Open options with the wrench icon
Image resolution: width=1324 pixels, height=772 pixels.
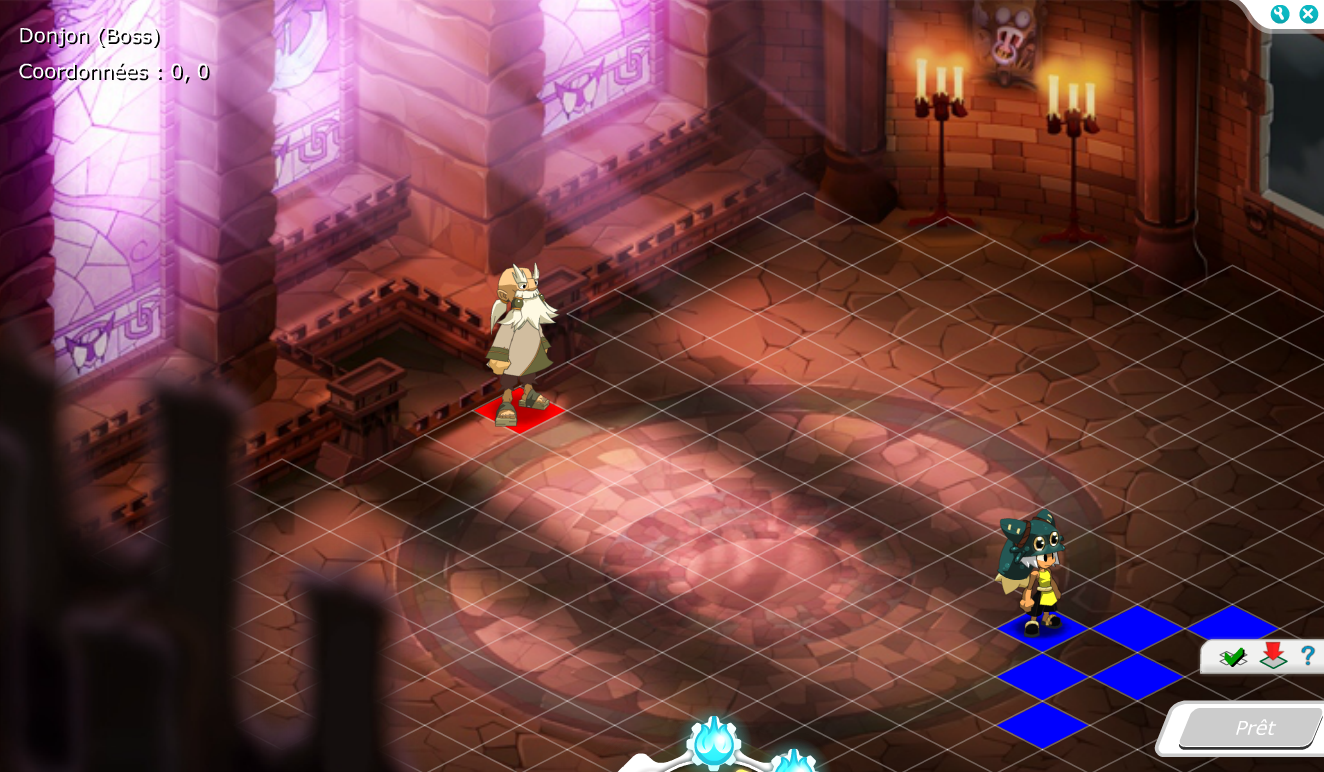[1280, 14]
